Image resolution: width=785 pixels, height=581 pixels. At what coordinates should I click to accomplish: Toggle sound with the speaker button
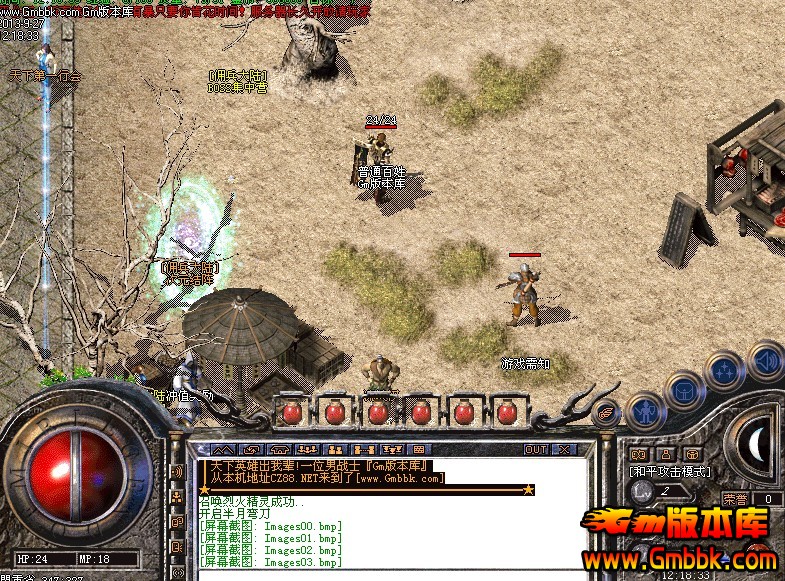point(766,359)
